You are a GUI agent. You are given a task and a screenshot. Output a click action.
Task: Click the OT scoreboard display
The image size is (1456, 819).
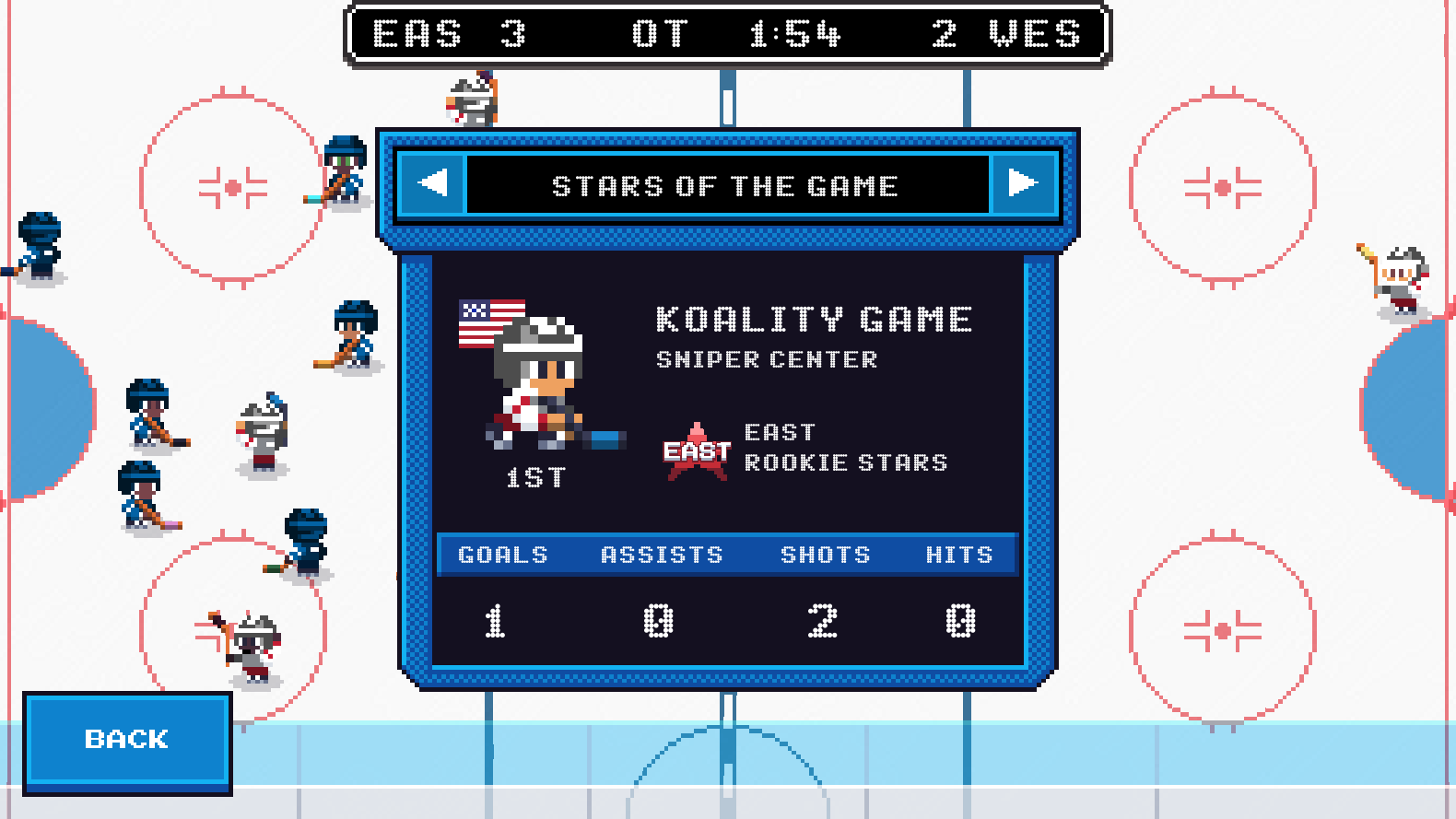tap(661, 34)
